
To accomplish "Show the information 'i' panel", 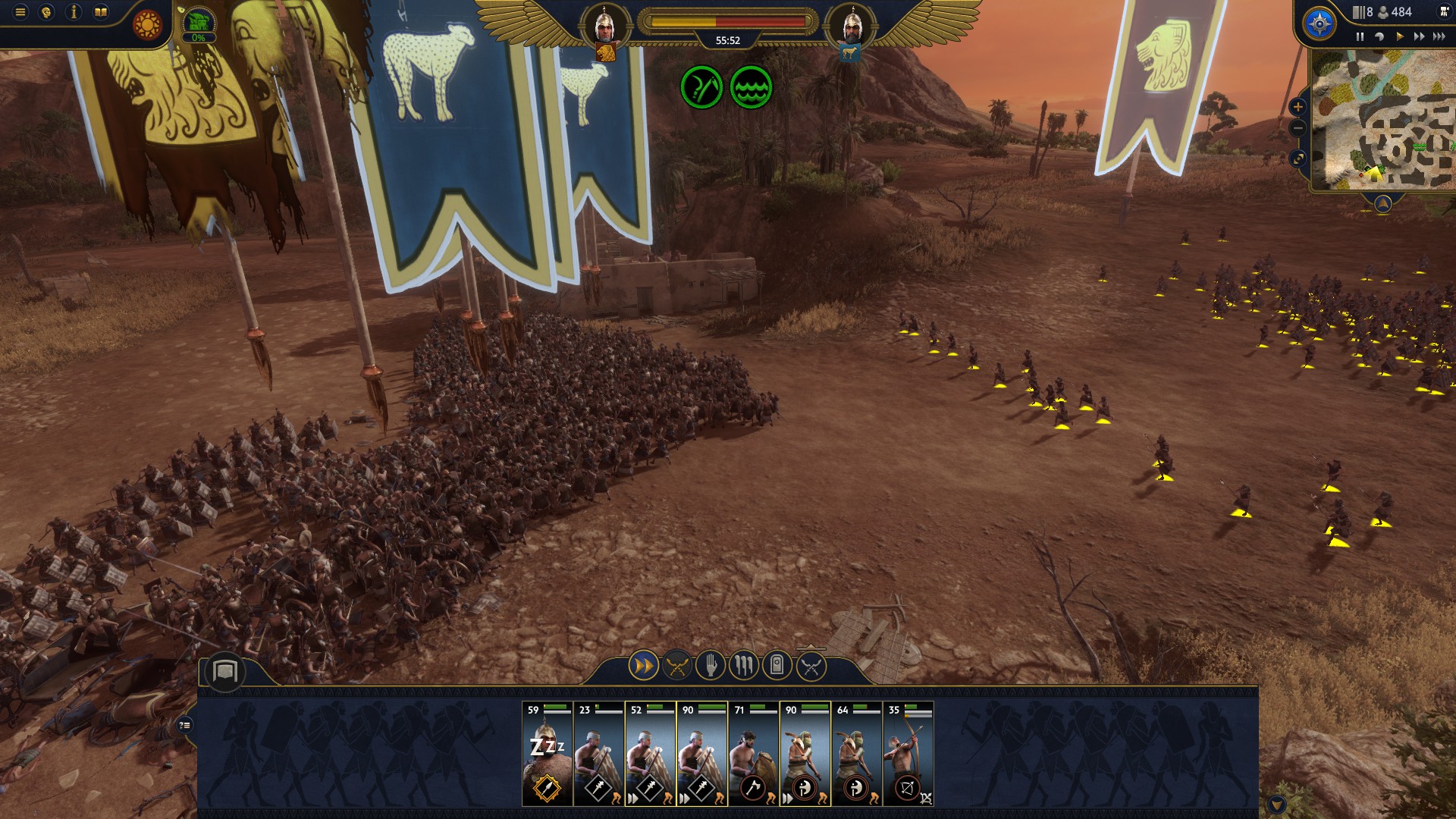I will pos(74,12).
